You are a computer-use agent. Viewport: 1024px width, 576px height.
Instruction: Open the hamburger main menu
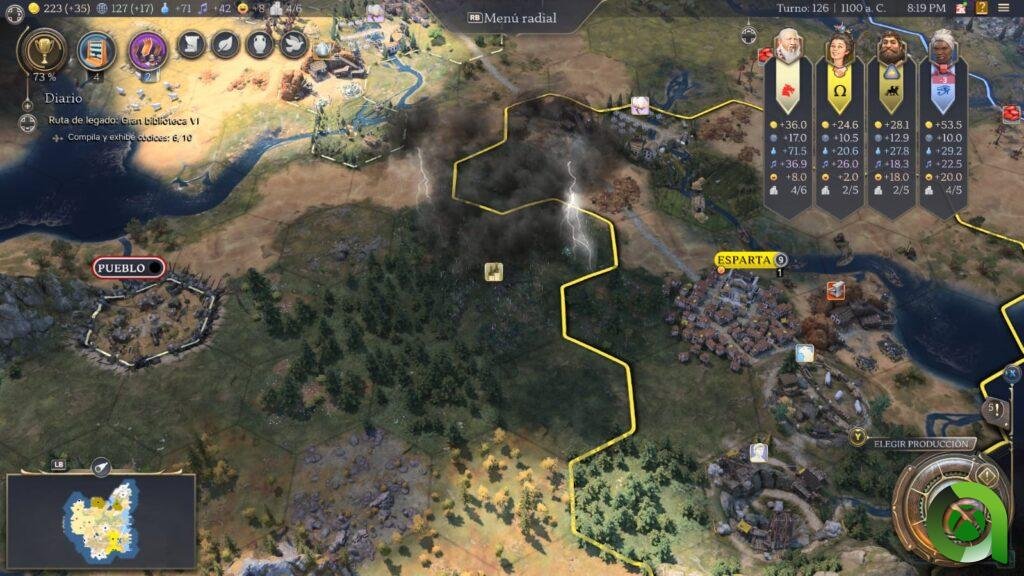click(1003, 8)
